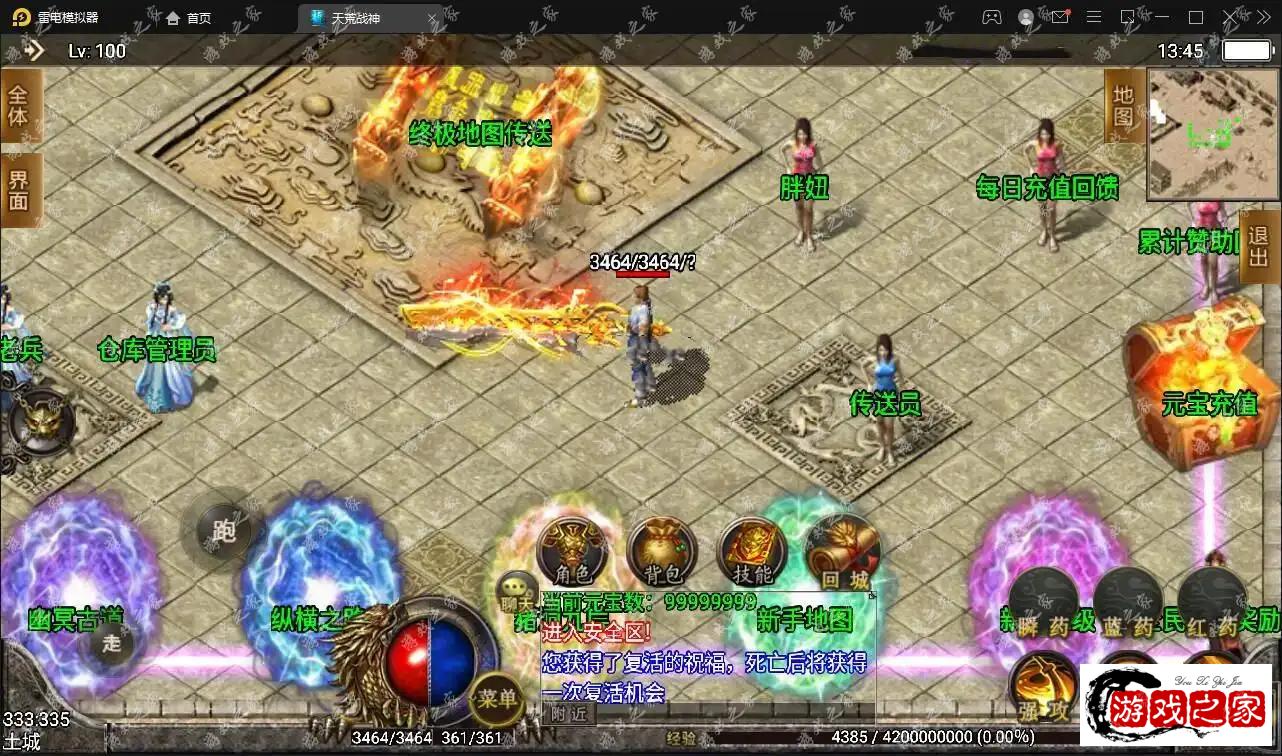Open the 菜单 menu button

(497, 695)
